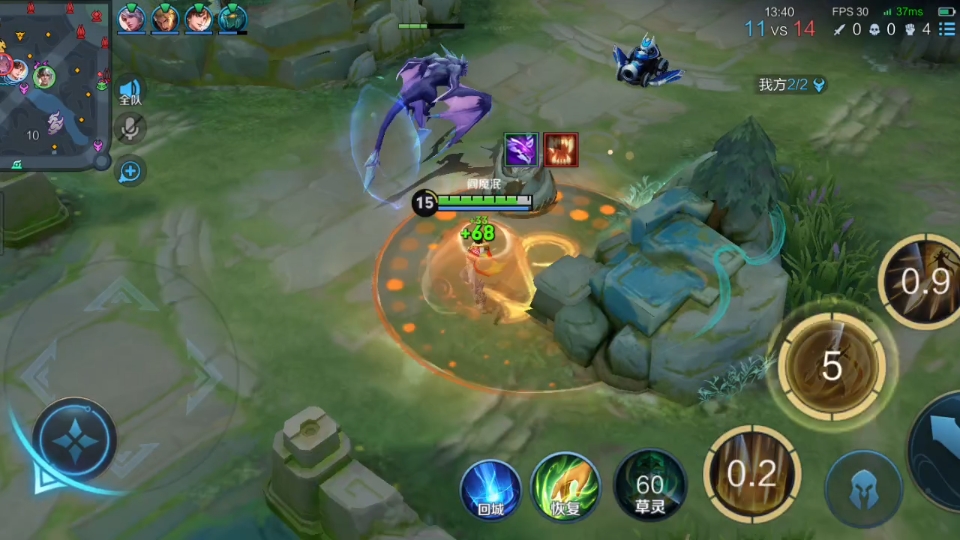Toggle the muted microphone
The width and height of the screenshot is (960, 540).
point(130,128)
